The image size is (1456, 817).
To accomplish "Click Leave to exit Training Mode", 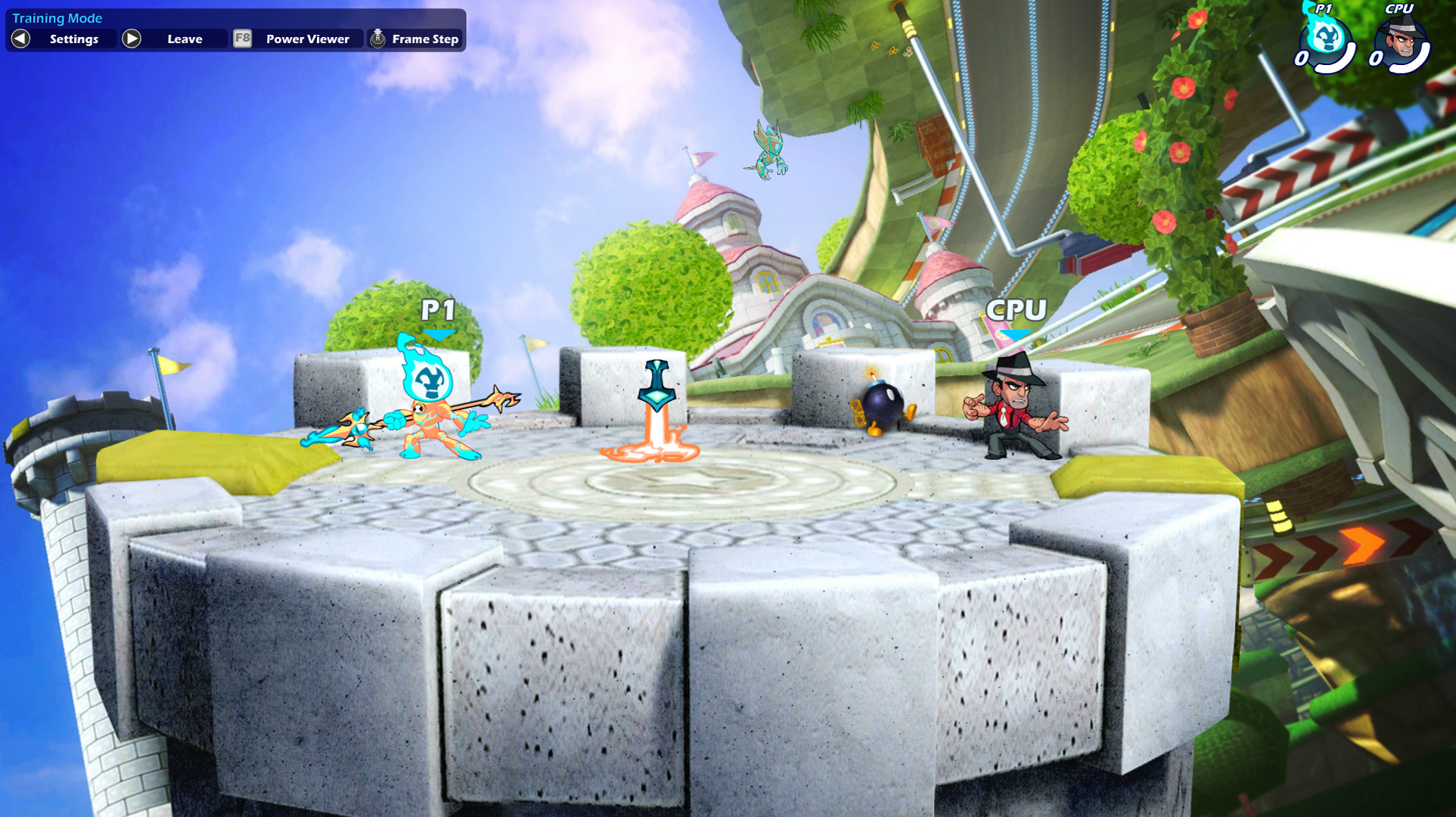I will pyautogui.click(x=184, y=38).
